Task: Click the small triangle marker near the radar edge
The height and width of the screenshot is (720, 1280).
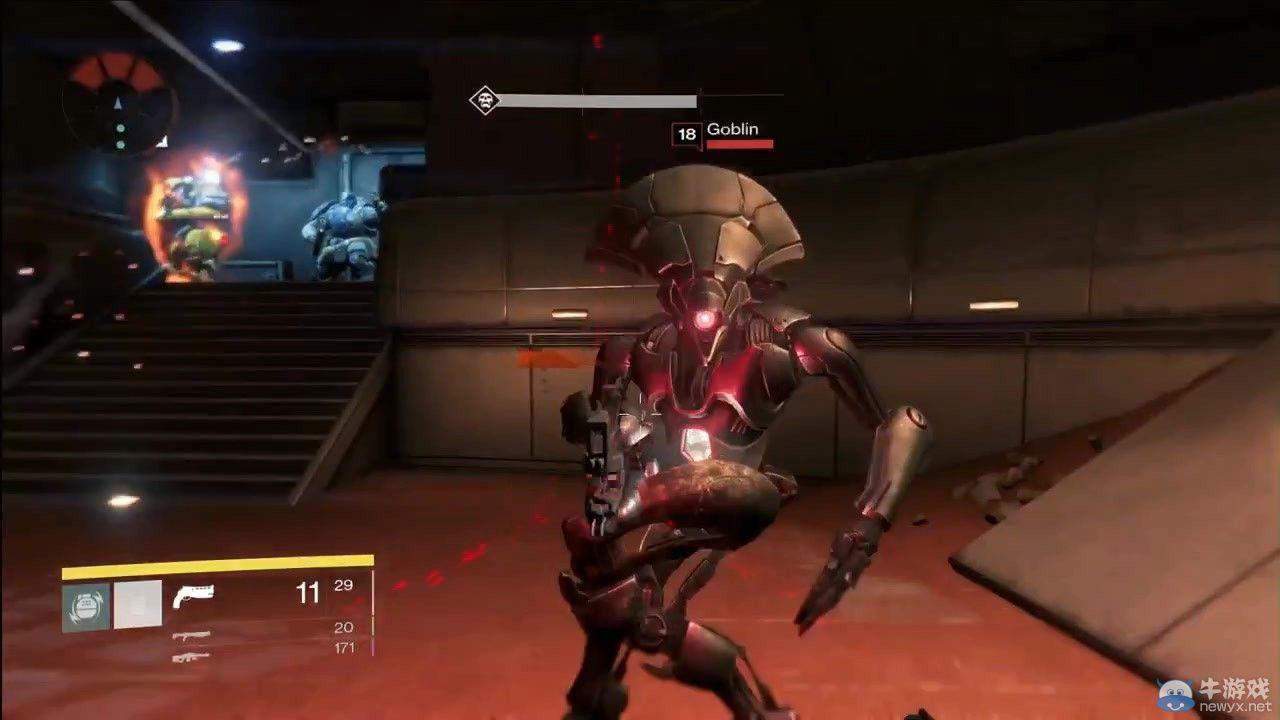Action: click(x=162, y=143)
